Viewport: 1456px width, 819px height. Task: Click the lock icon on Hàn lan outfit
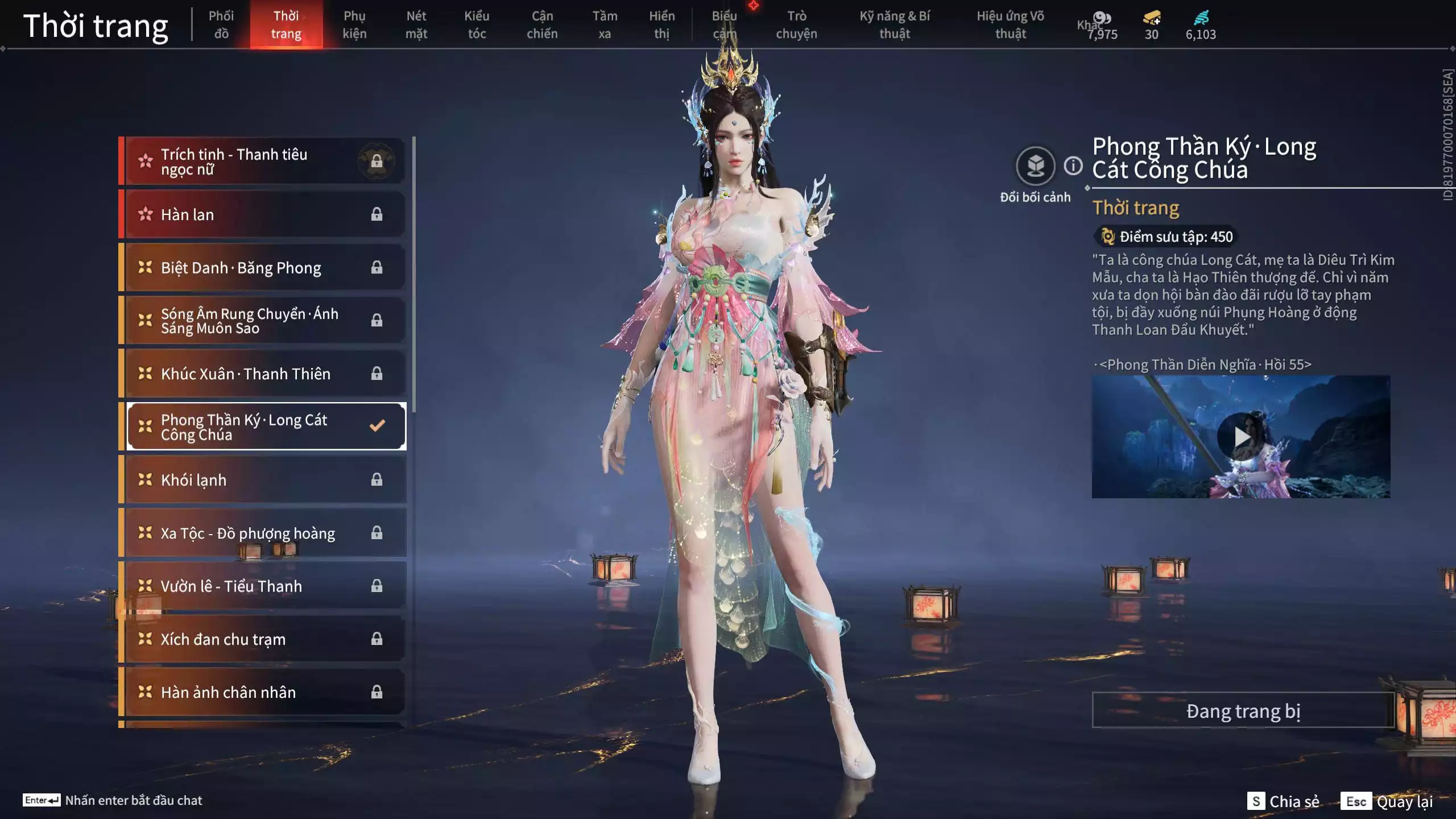point(376,214)
